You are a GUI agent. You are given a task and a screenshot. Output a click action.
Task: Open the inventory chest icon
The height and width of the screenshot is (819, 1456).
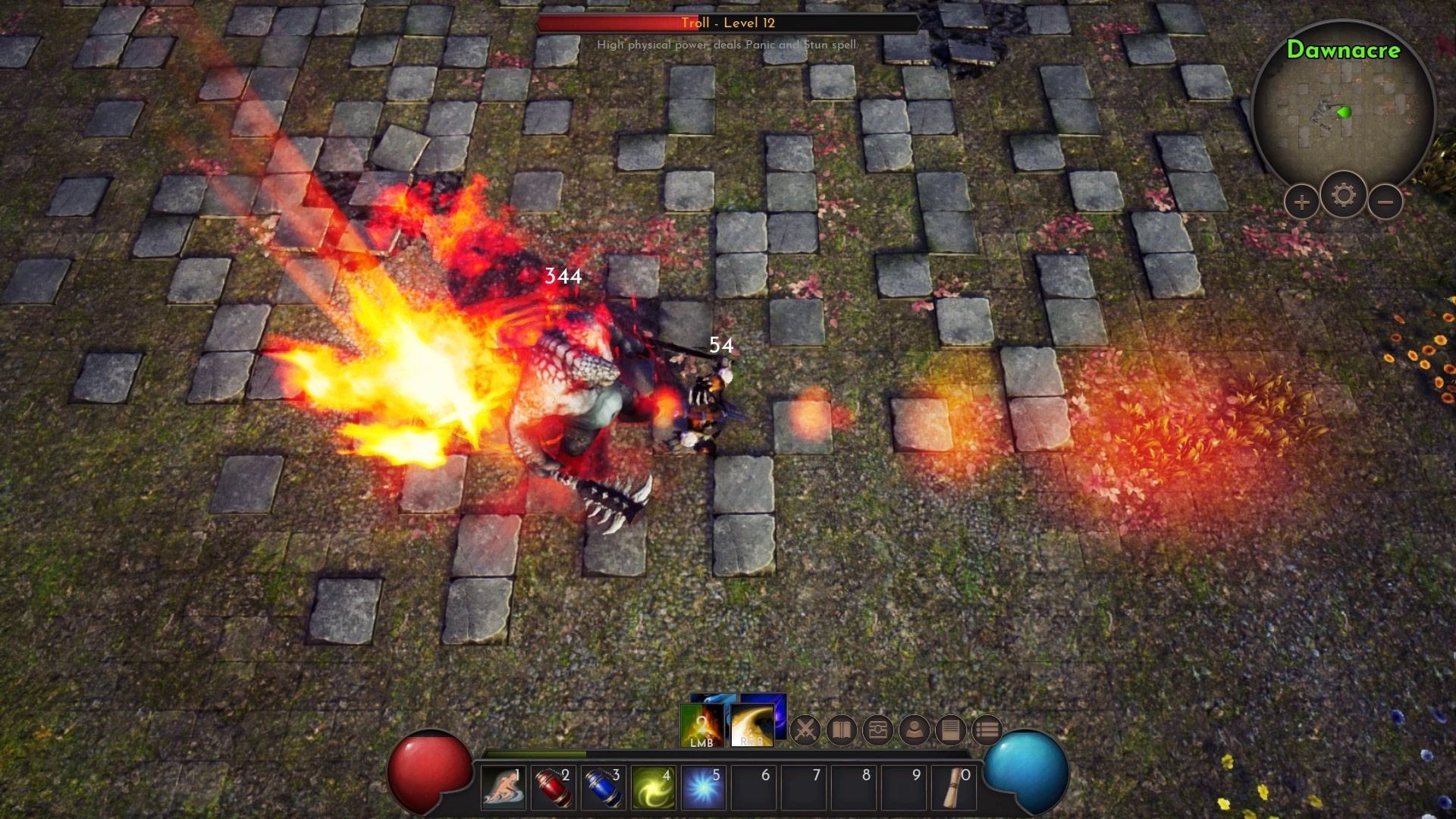880,730
